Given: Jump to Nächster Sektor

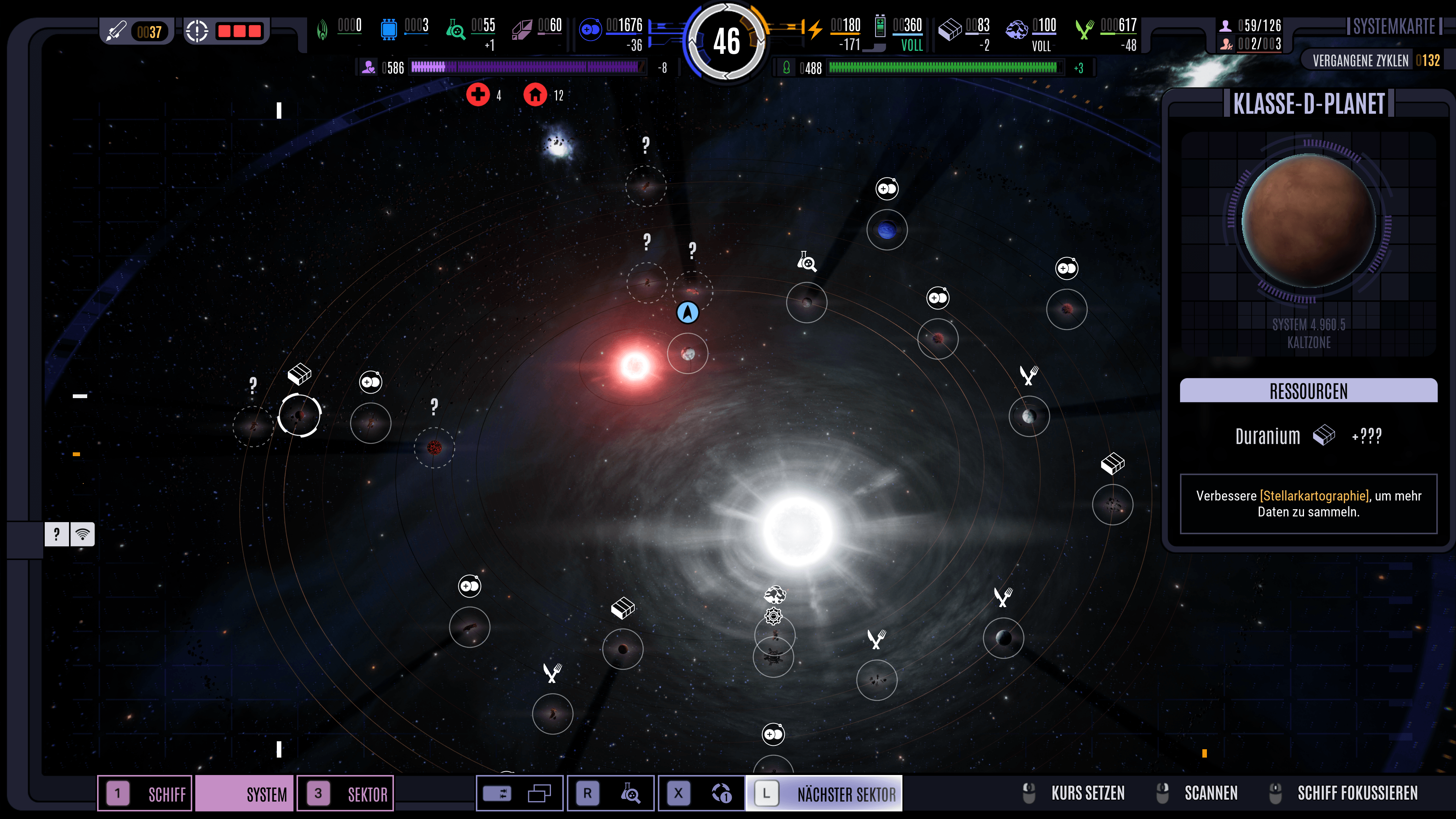Looking at the screenshot, I should [x=824, y=794].
